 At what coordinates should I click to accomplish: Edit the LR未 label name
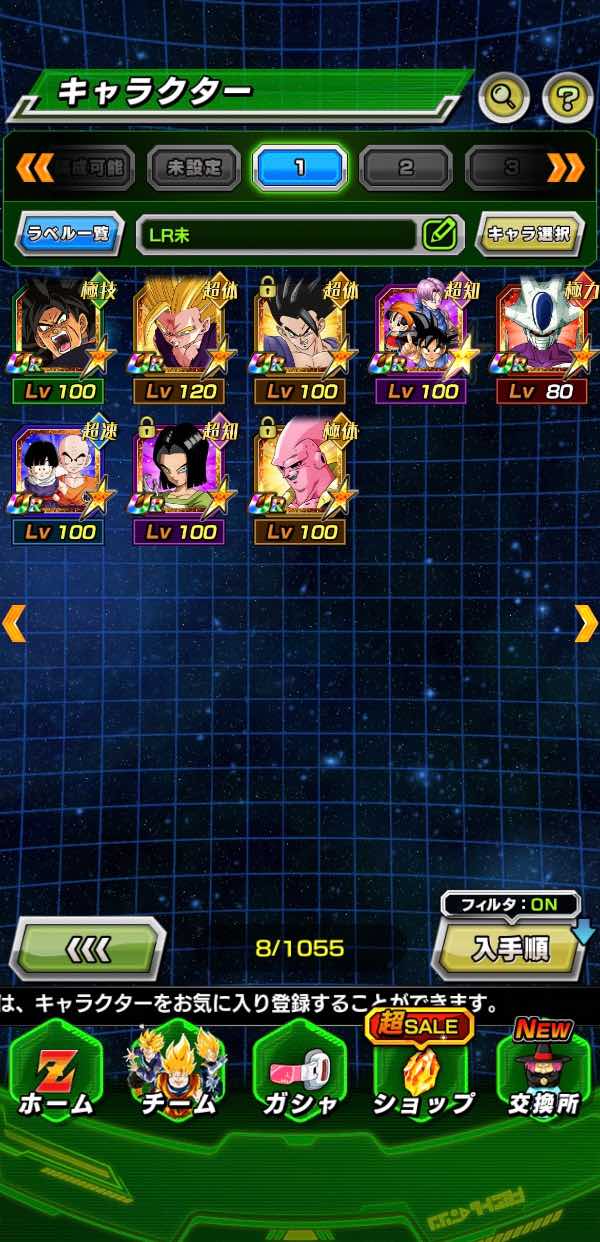click(439, 234)
